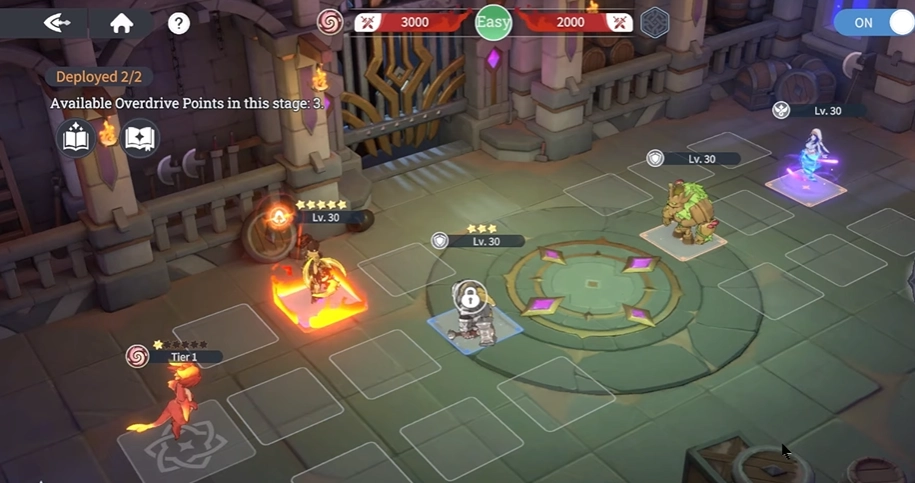The width and height of the screenshot is (915, 483).
Task: Select the green Easy difficulty badge
Action: [494, 21]
